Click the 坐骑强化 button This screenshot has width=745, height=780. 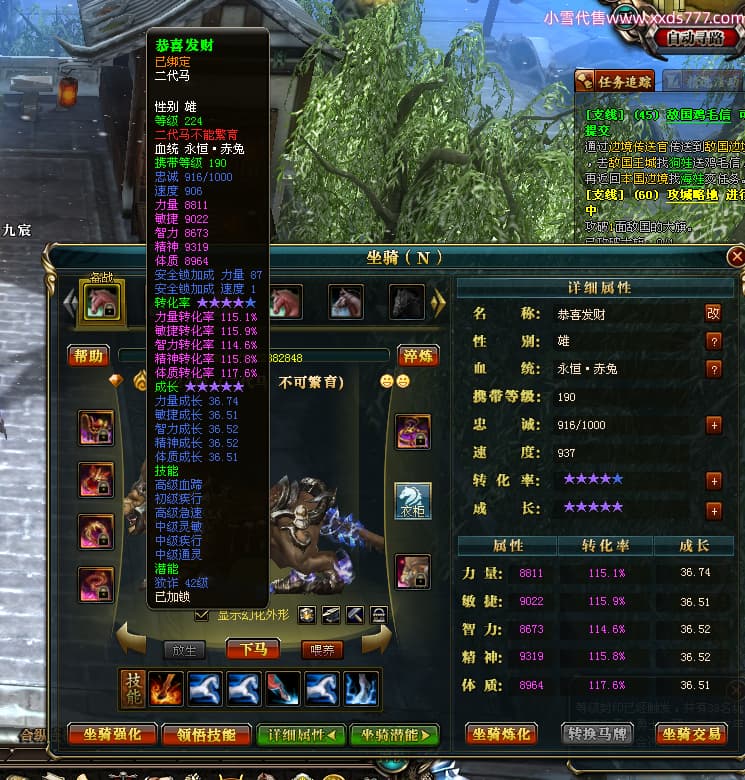(x=112, y=735)
